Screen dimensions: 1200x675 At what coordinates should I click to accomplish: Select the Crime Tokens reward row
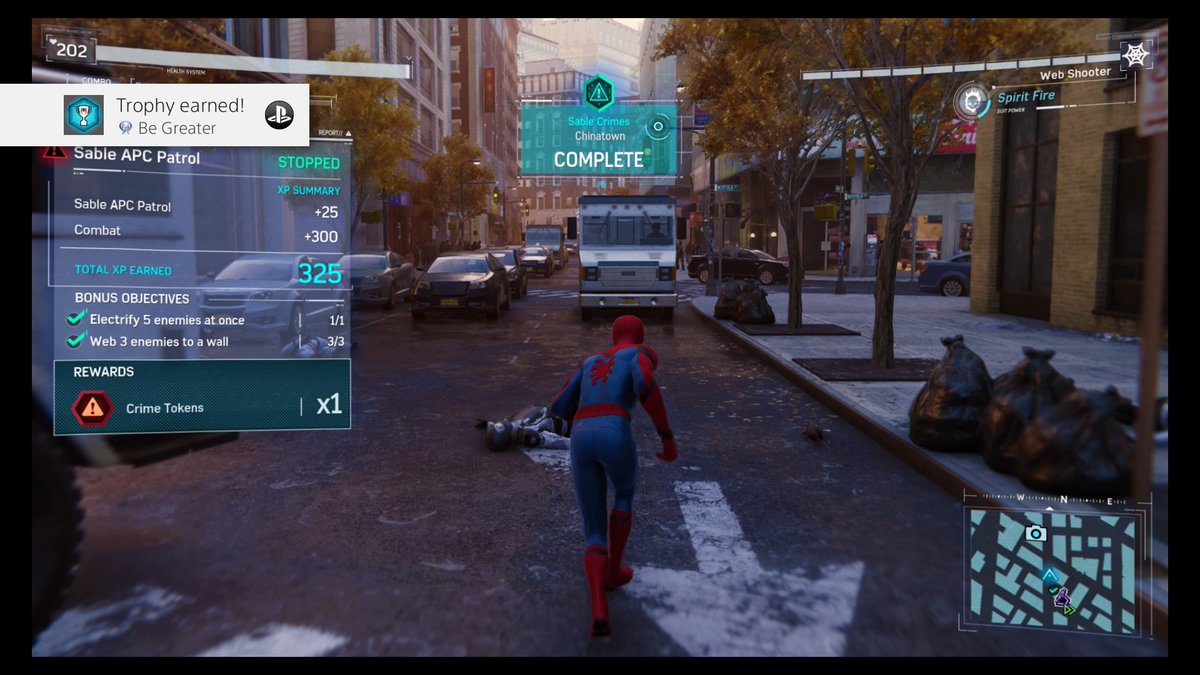coord(202,407)
